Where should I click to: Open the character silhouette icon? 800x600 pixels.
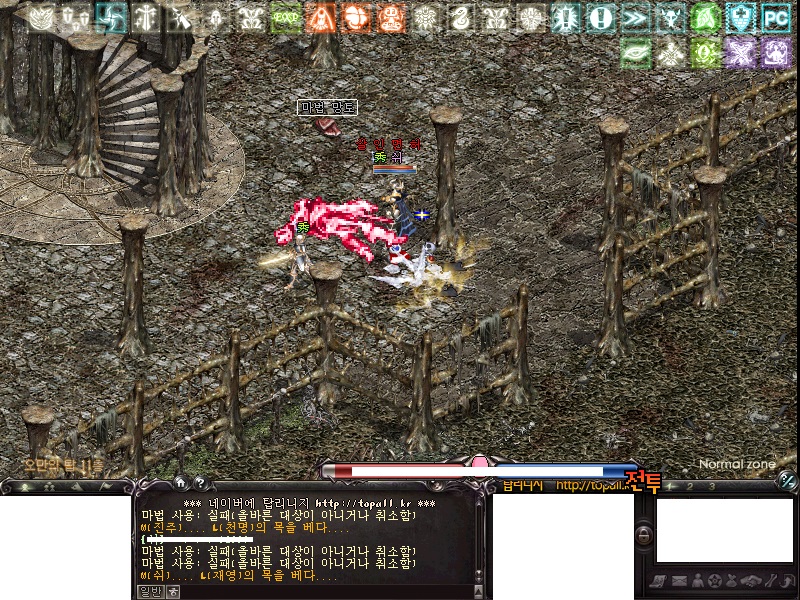point(696,581)
